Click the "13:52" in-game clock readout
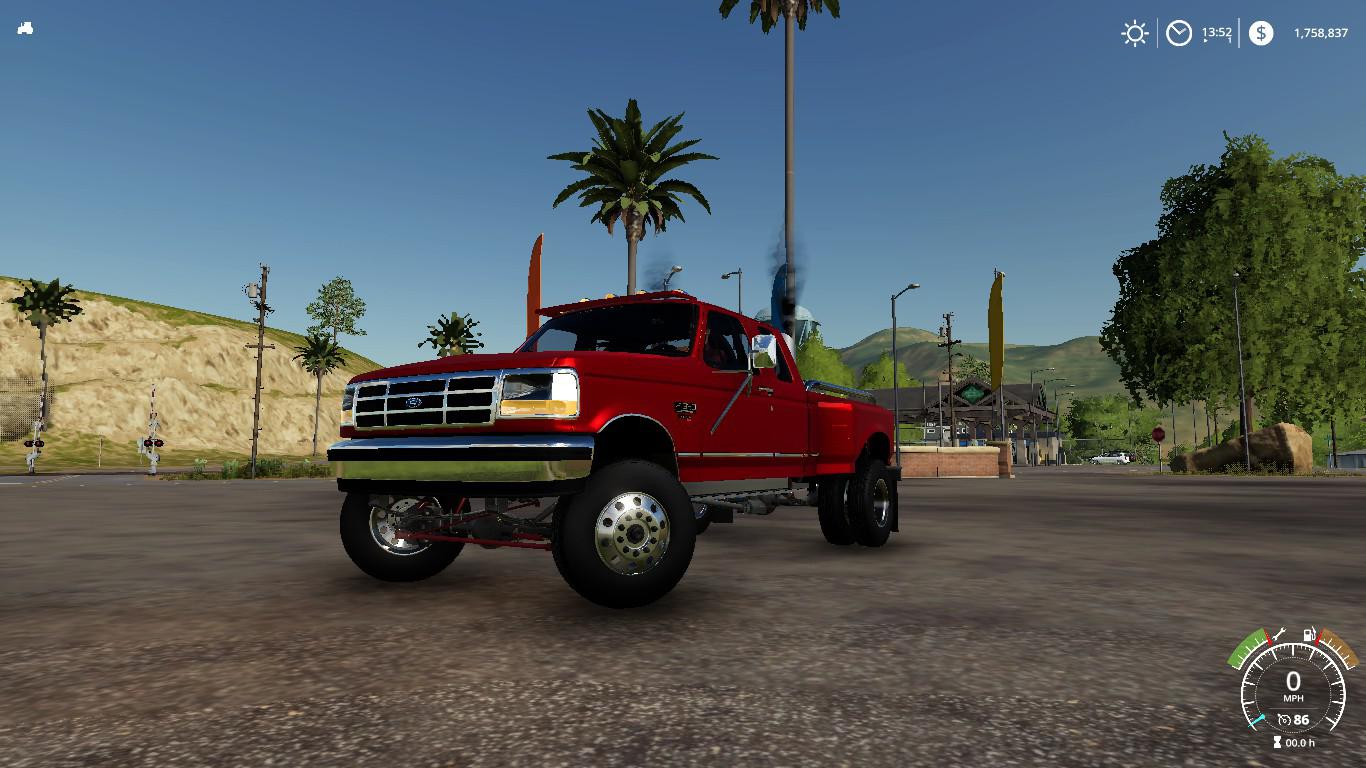 (1218, 32)
